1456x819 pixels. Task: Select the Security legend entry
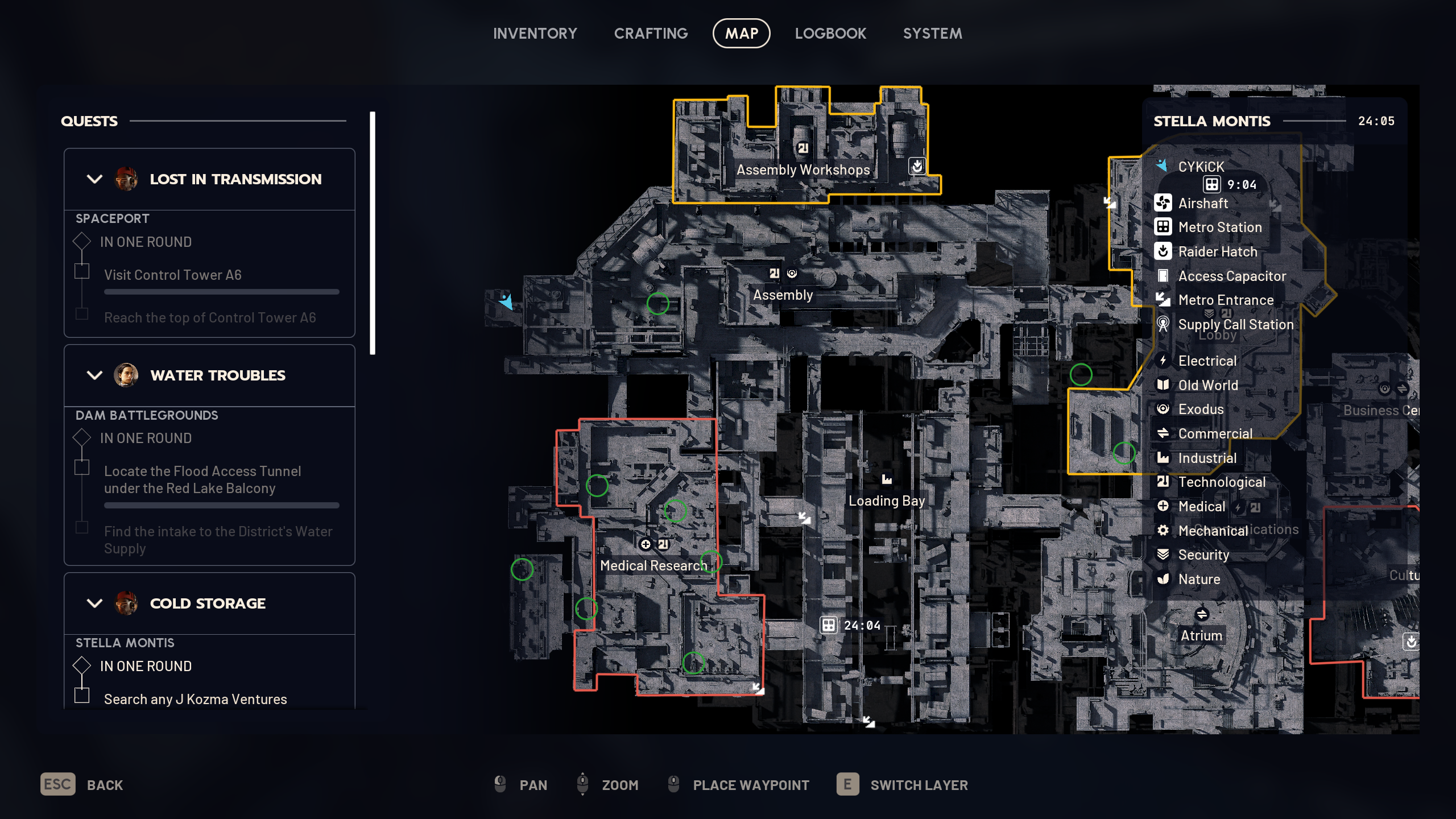[1203, 555]
